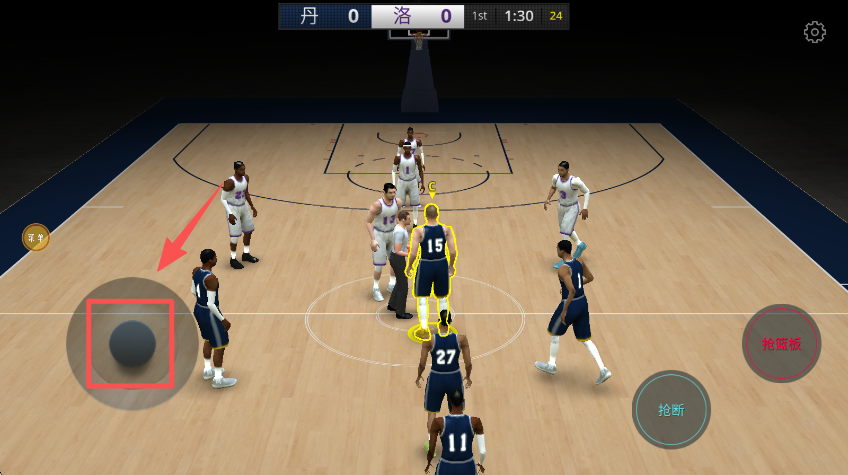This screenshot has width=848, height=475.
Task: Tap the blue 抢断 steal button
Action: [x=671, y=409]
